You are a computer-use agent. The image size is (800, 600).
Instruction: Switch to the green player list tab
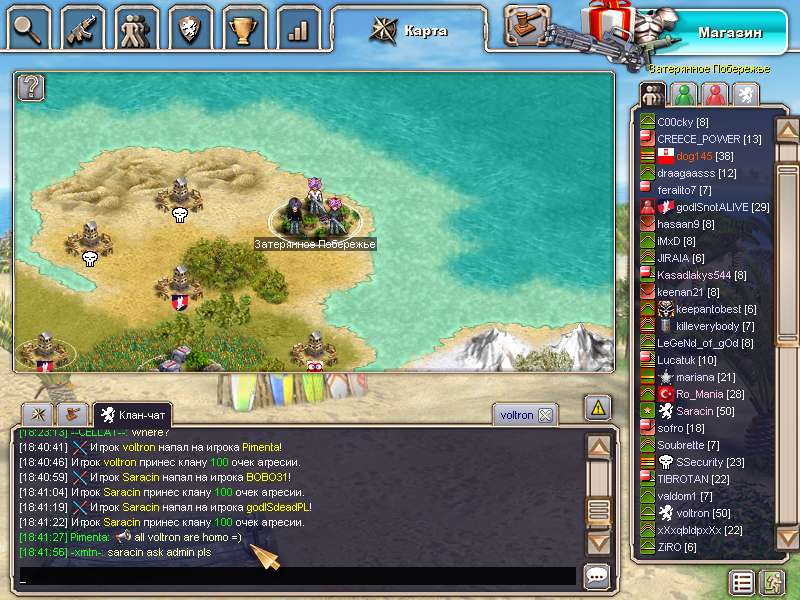click(683, 94)
